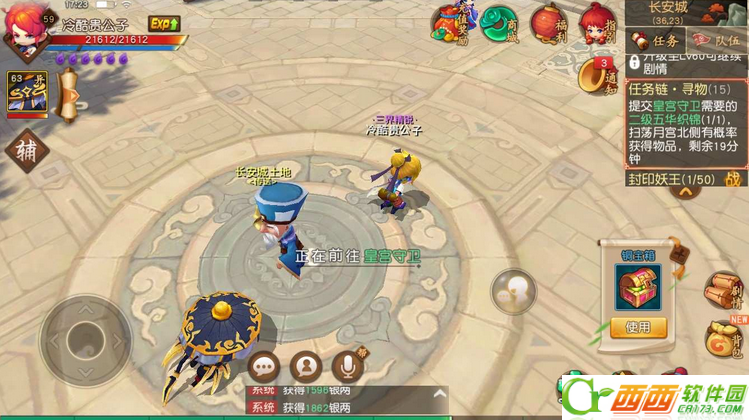Open the 商城 shop icon
Image resolution: width=749 pixels, height=420 pixels.
coord(498,24)
